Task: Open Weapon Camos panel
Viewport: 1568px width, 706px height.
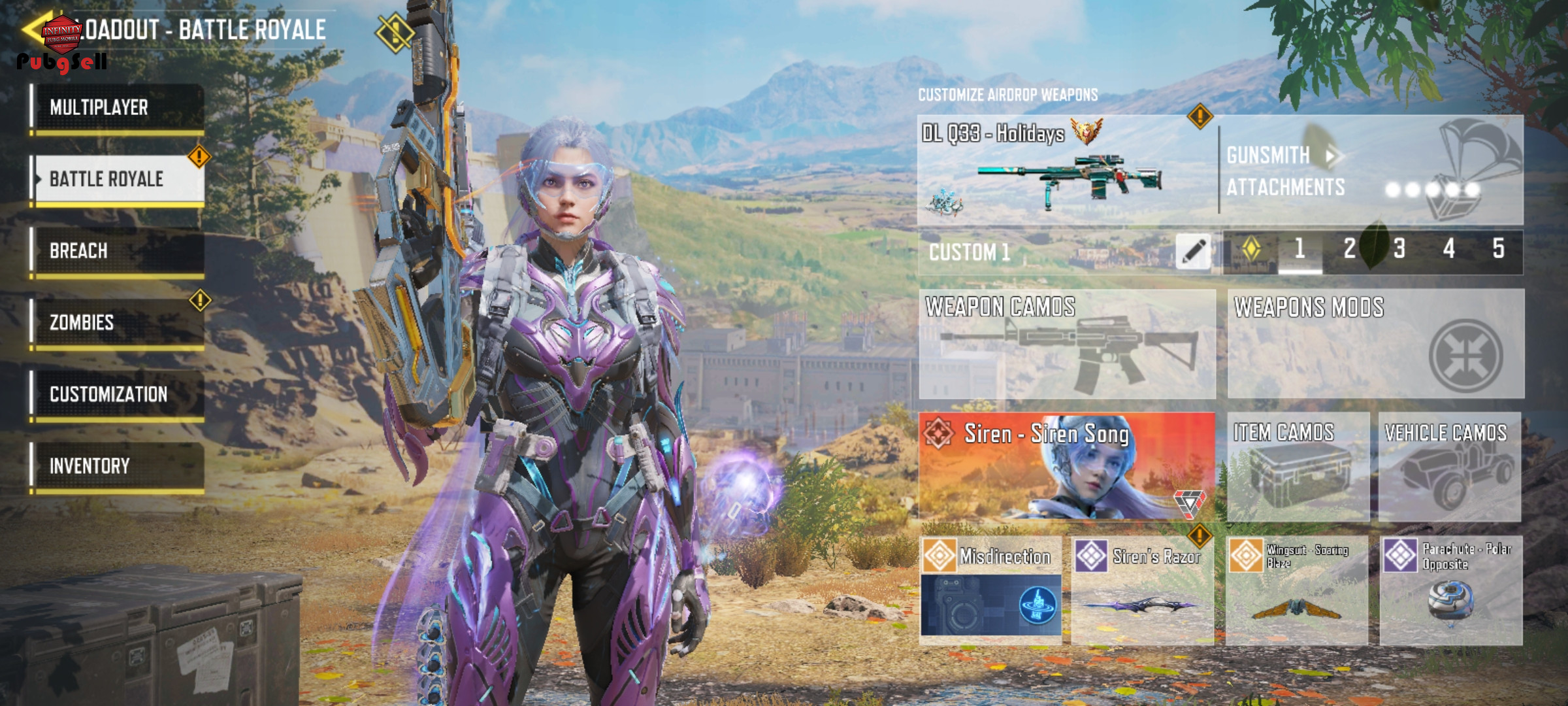Action: [1067, 345]
